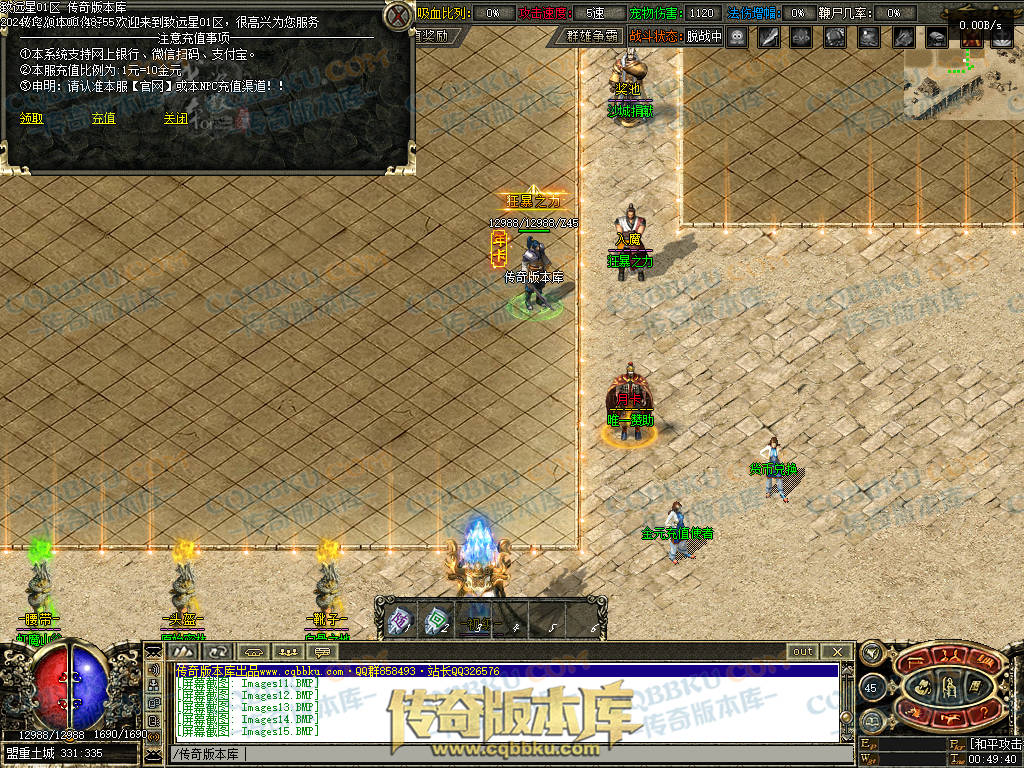
Task: Click the round level 45 button
Action: pos(870,688)
